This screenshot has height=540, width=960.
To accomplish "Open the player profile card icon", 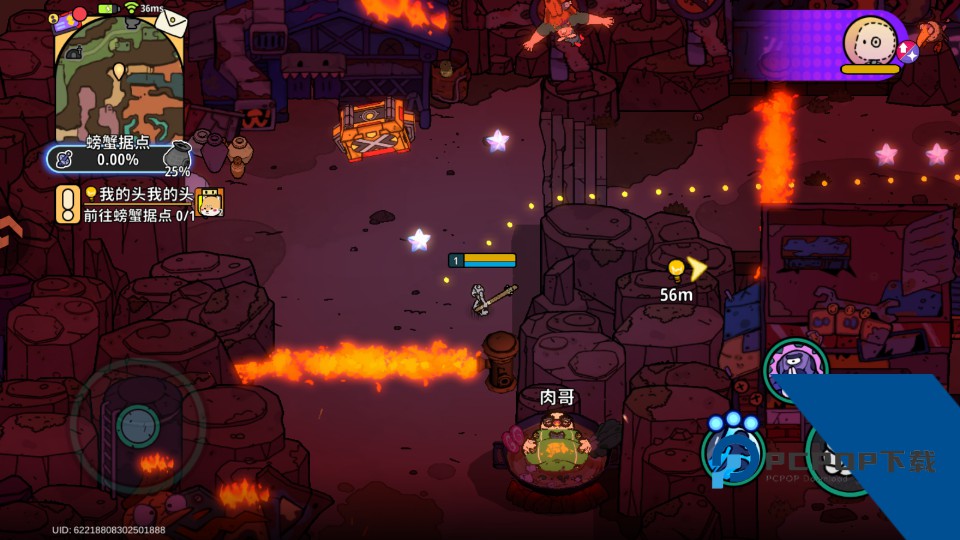I will pos(67,20).
